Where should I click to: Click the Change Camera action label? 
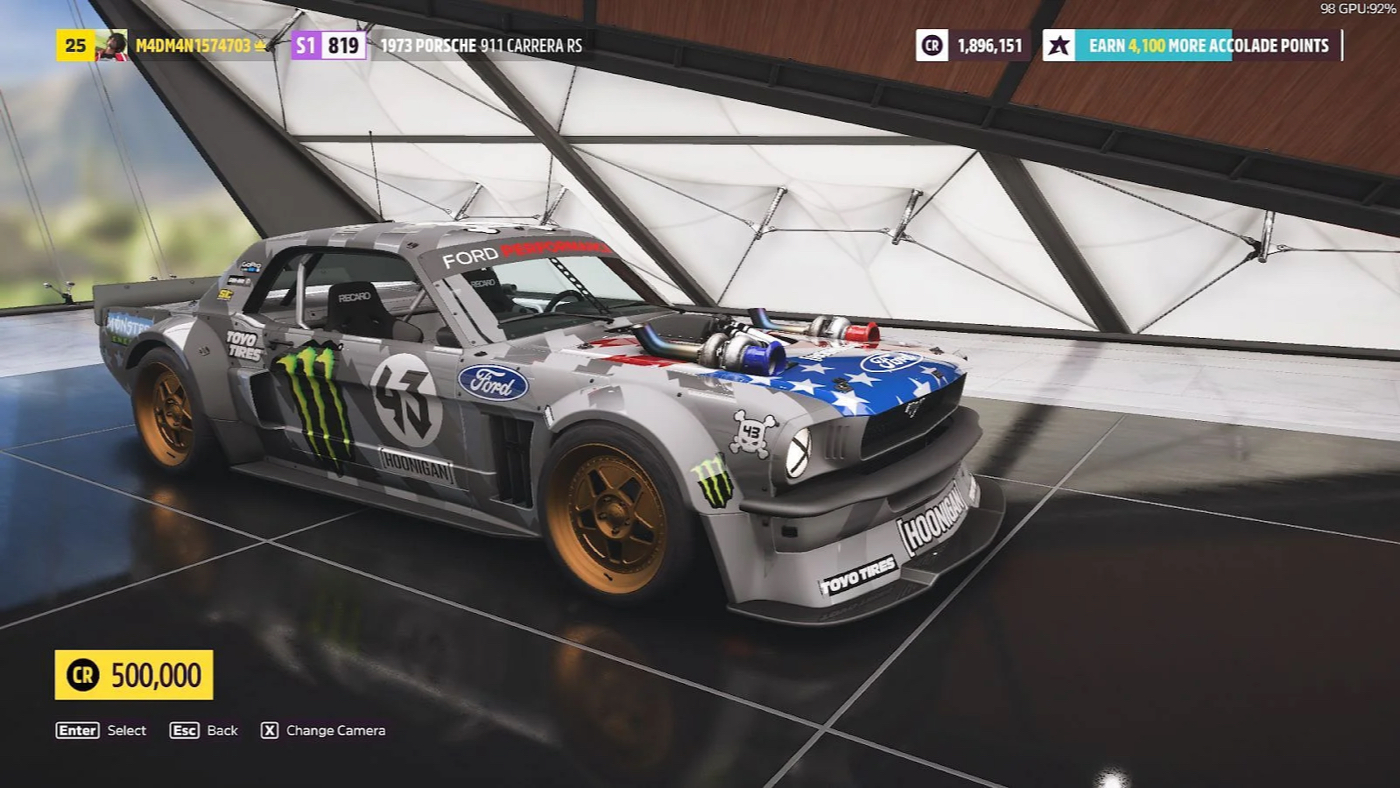[x=336, y=730]
